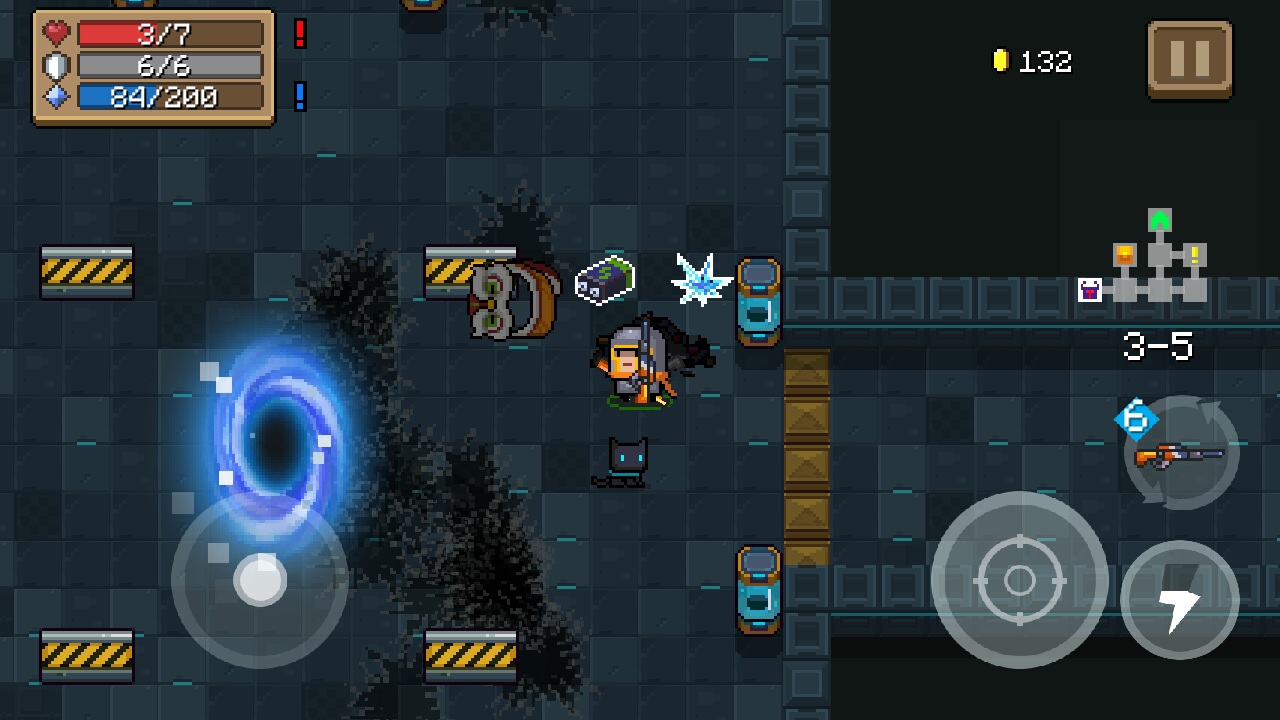The width and height of the screenshot is (1280, 720).
Task: Activate the lightning bolt skill button
Action: [x=1180, y=600]
